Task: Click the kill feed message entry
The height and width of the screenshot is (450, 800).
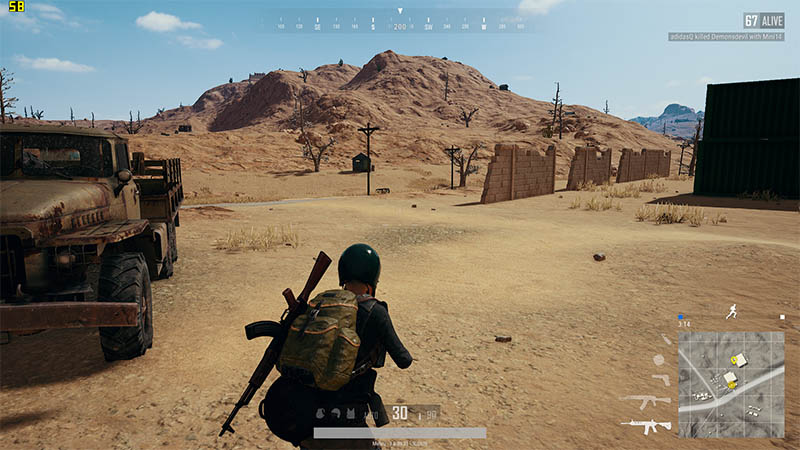Action: coord(726,37)
